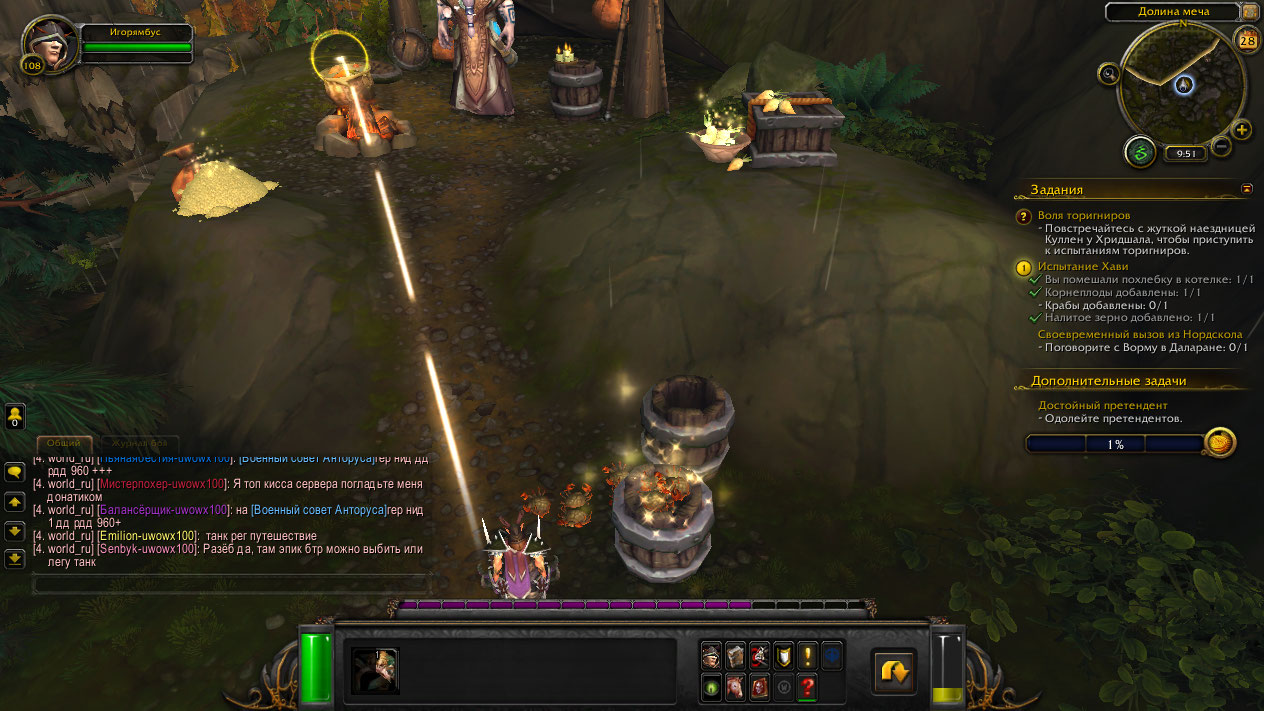Open the calendar showing day 28
Screen dimensions: 1264x711
coord(1247,40)
